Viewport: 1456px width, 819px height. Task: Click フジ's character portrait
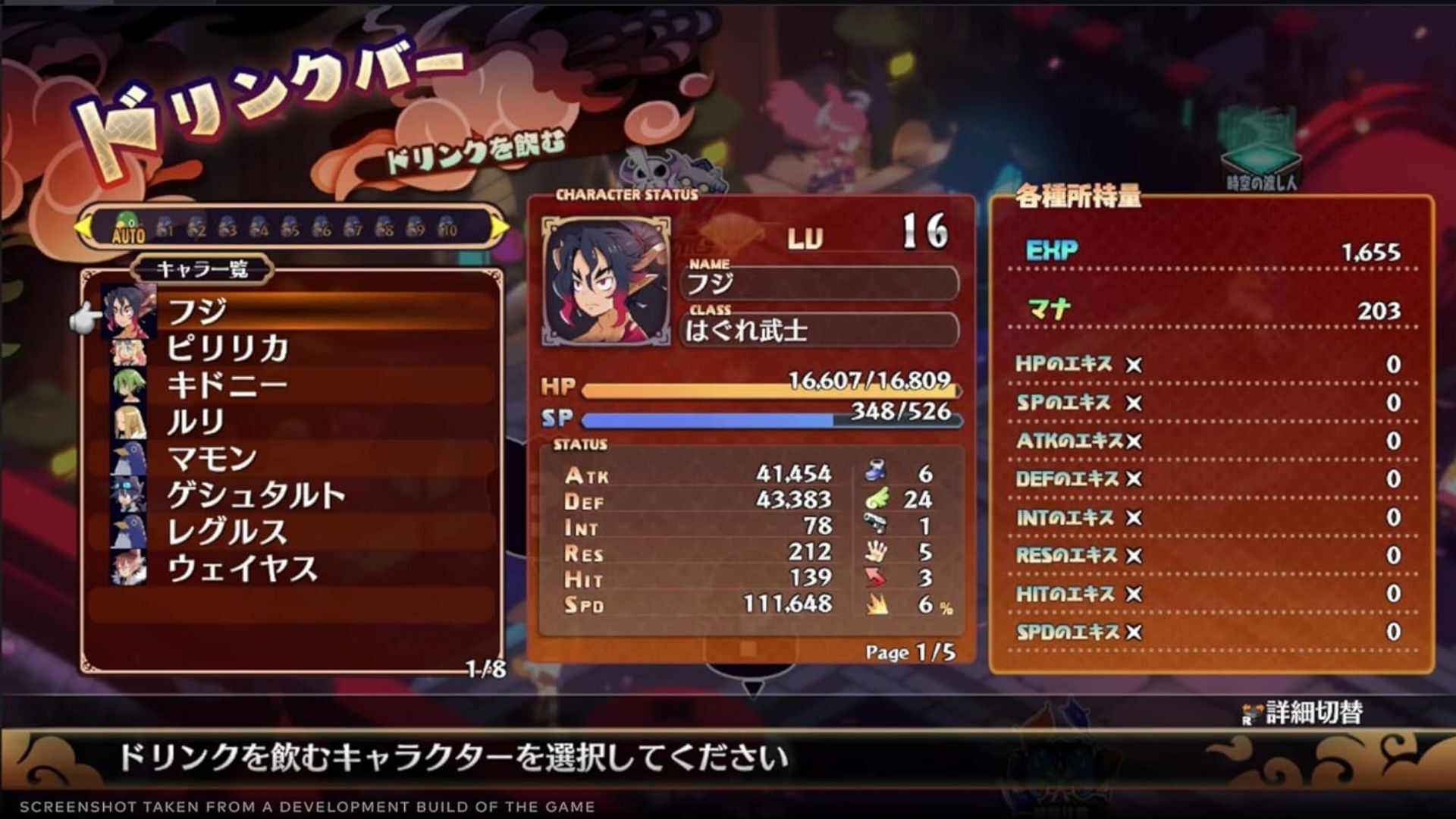606,281
